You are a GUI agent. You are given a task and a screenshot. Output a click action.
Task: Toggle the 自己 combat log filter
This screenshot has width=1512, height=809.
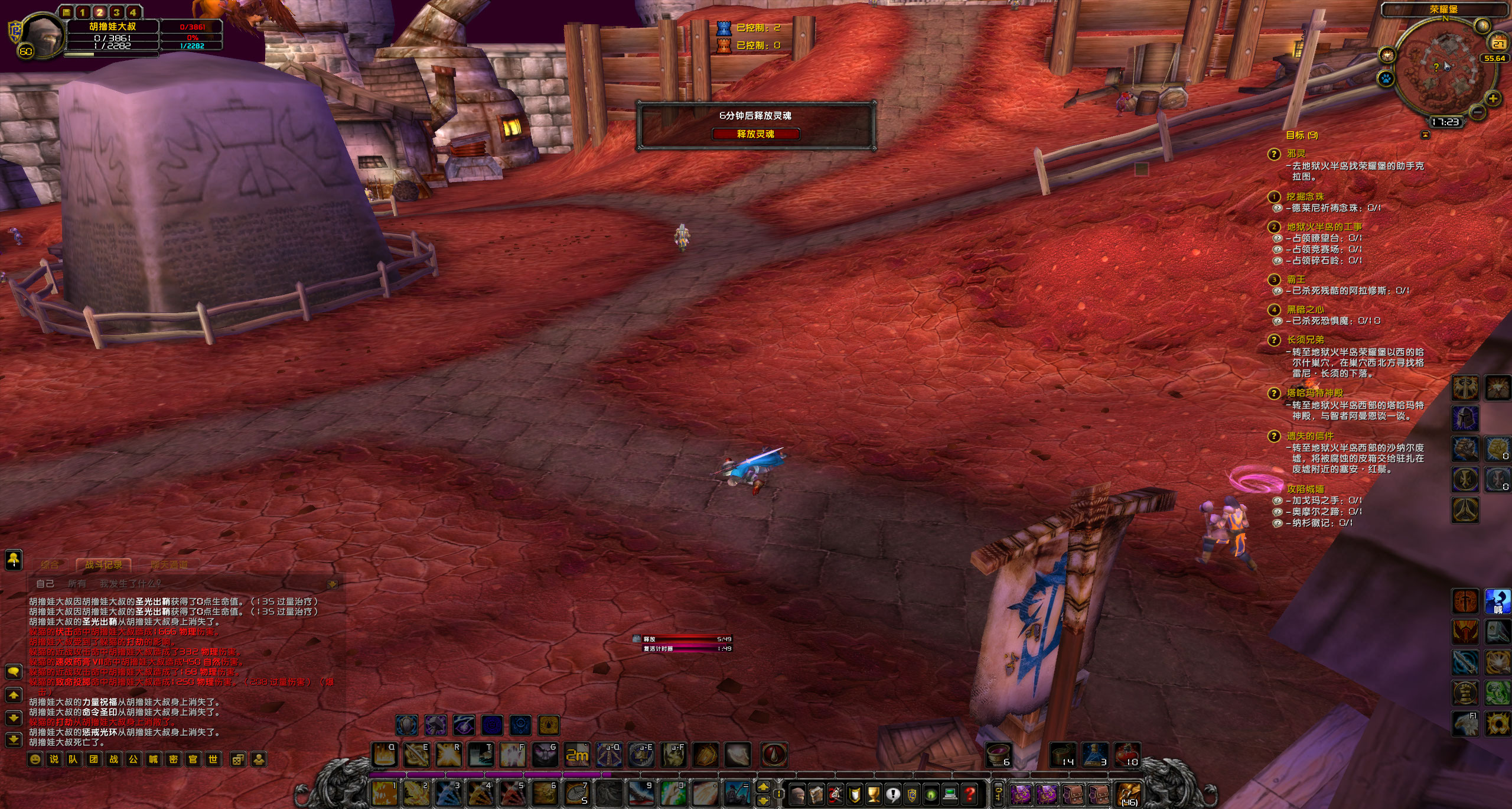(45, 584)
